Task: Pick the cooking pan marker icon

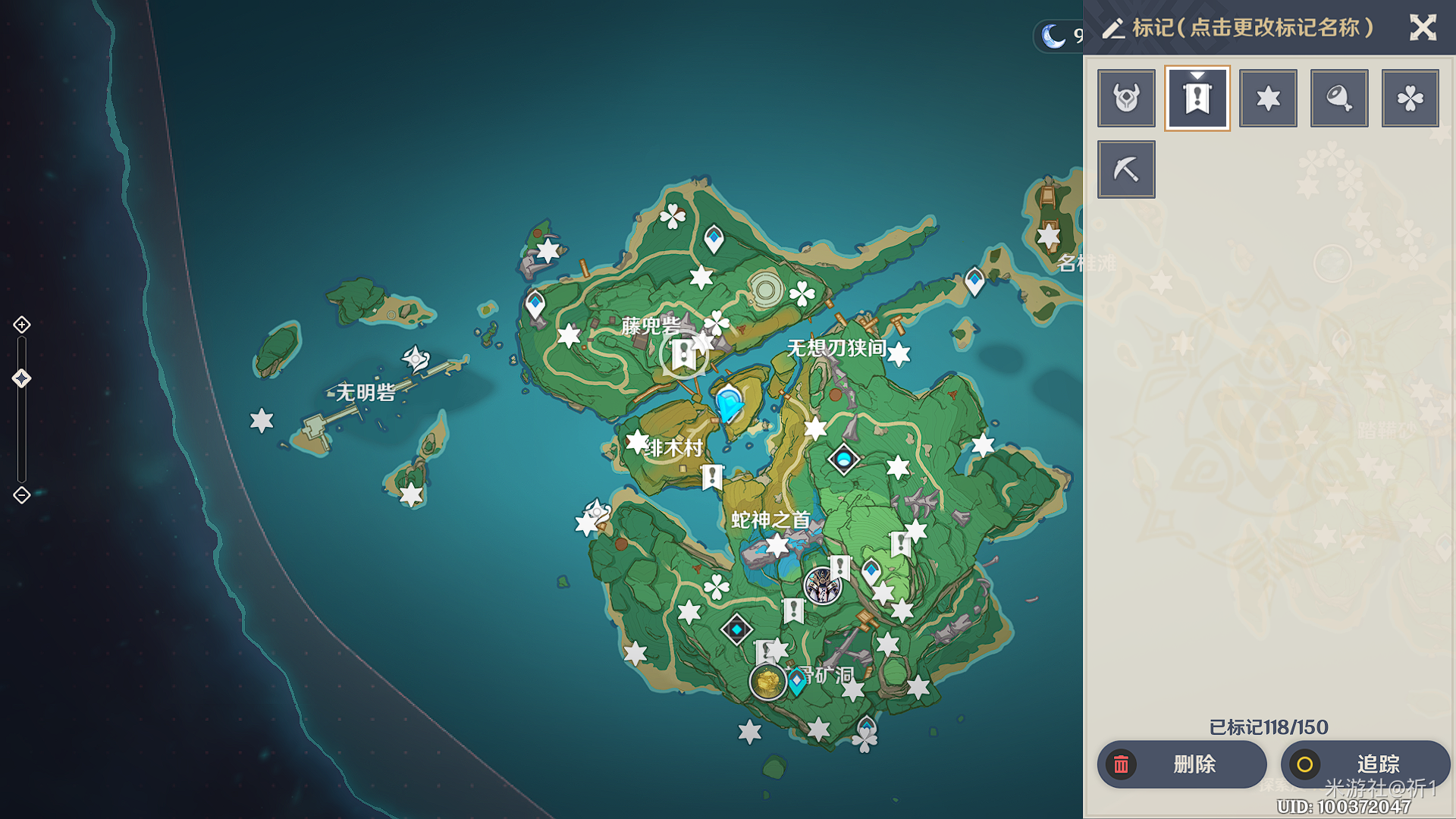Action: click(1339, 99)
